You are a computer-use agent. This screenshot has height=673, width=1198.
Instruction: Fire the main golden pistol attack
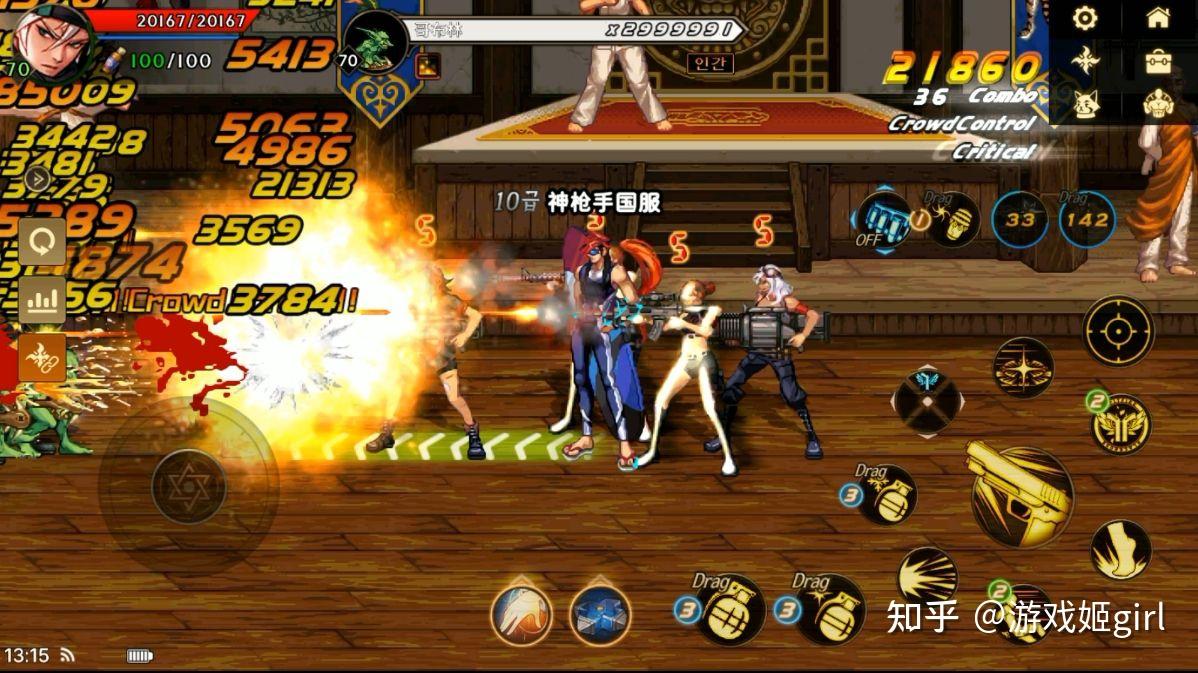point(1020,496)
